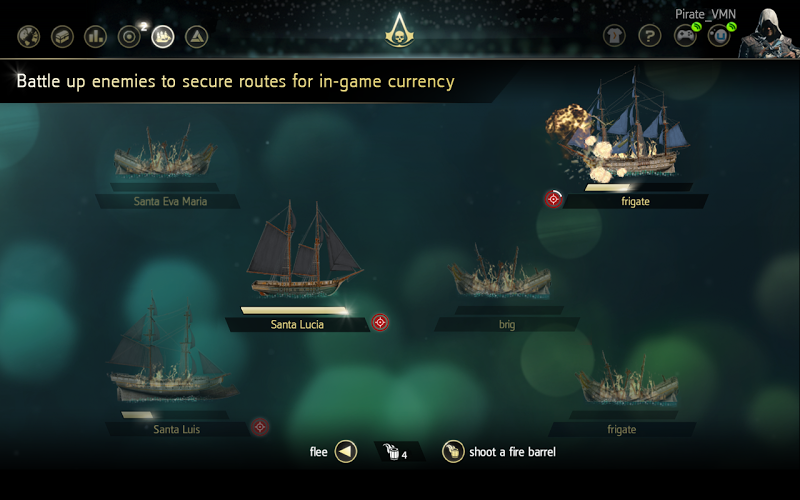Open the treasure chest menu icon
Screen dimensions: 800x500
coord(62,37)
